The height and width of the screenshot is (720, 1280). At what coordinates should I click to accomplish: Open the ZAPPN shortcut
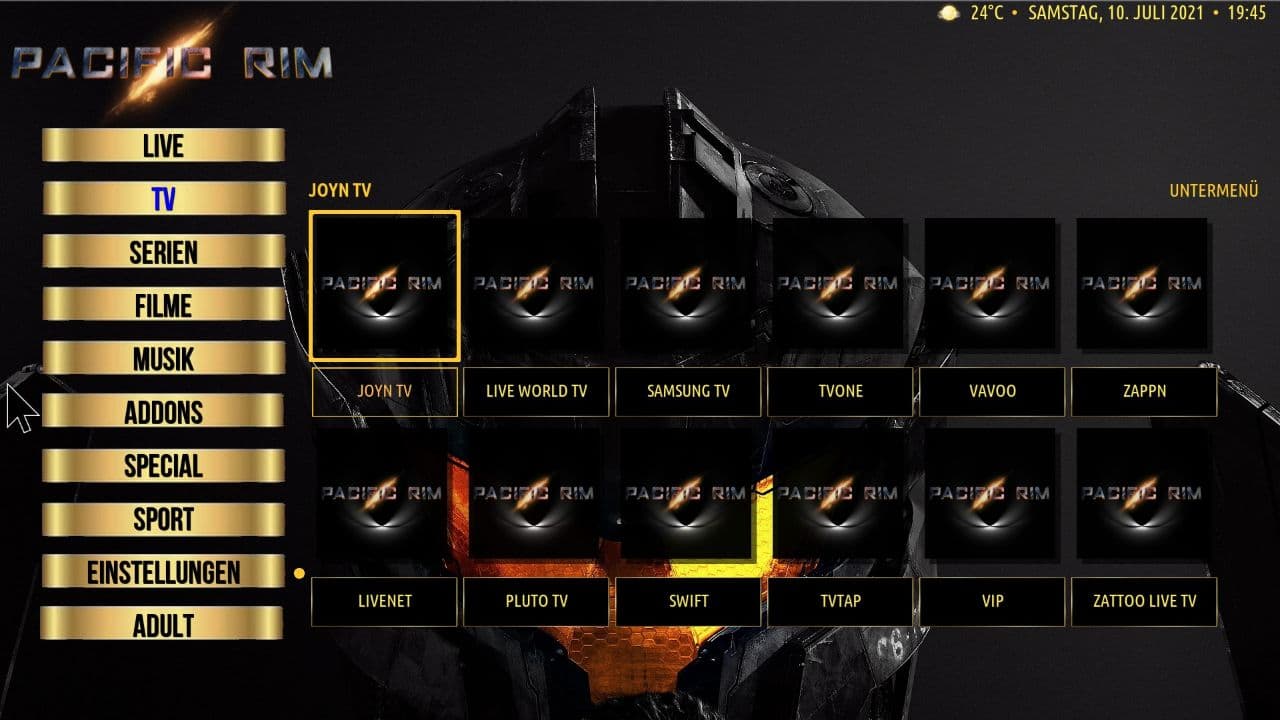tap(1144, 391)
